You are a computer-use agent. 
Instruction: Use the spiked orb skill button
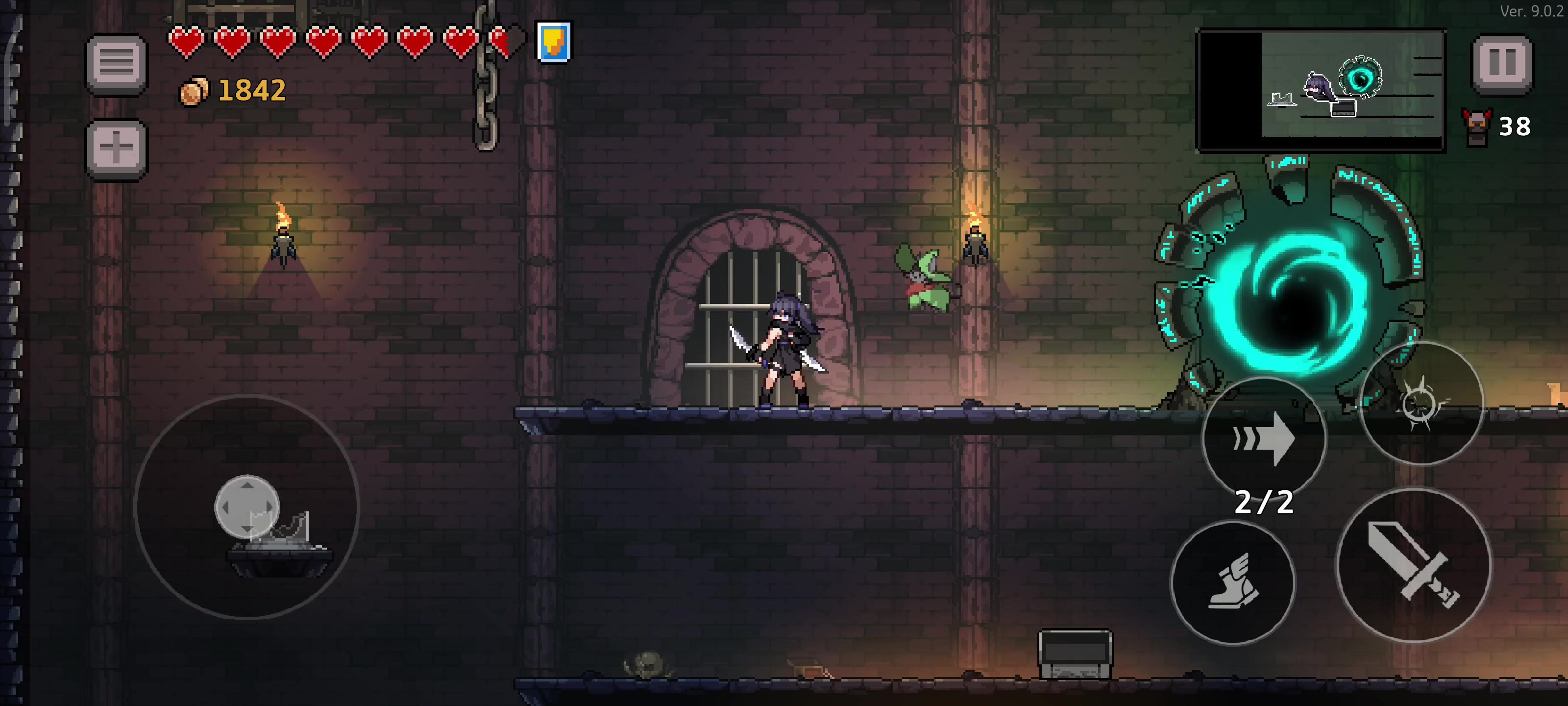click(x=1421, y=403)
